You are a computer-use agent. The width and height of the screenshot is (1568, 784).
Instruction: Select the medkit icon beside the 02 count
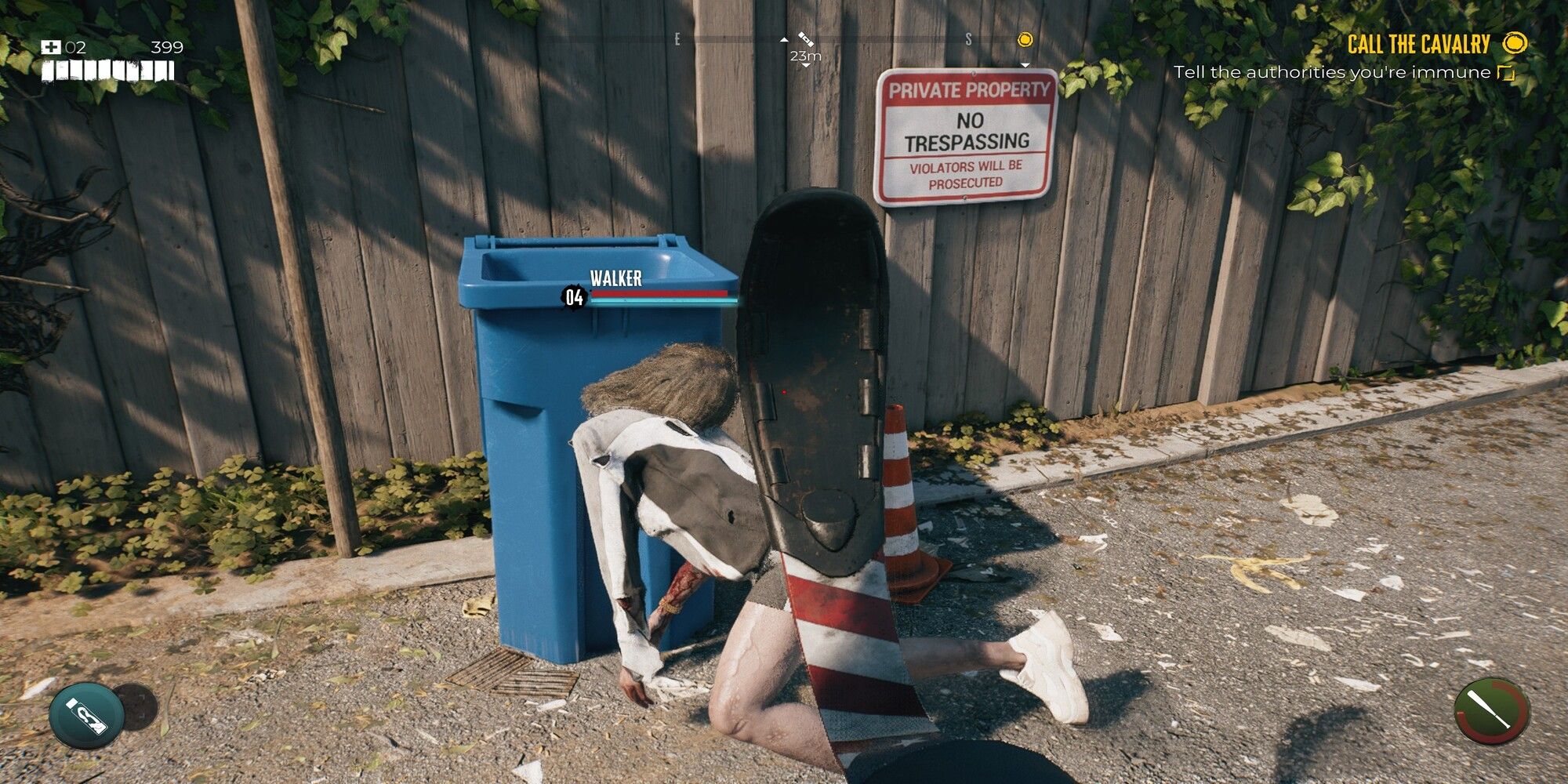pos(51,48)
